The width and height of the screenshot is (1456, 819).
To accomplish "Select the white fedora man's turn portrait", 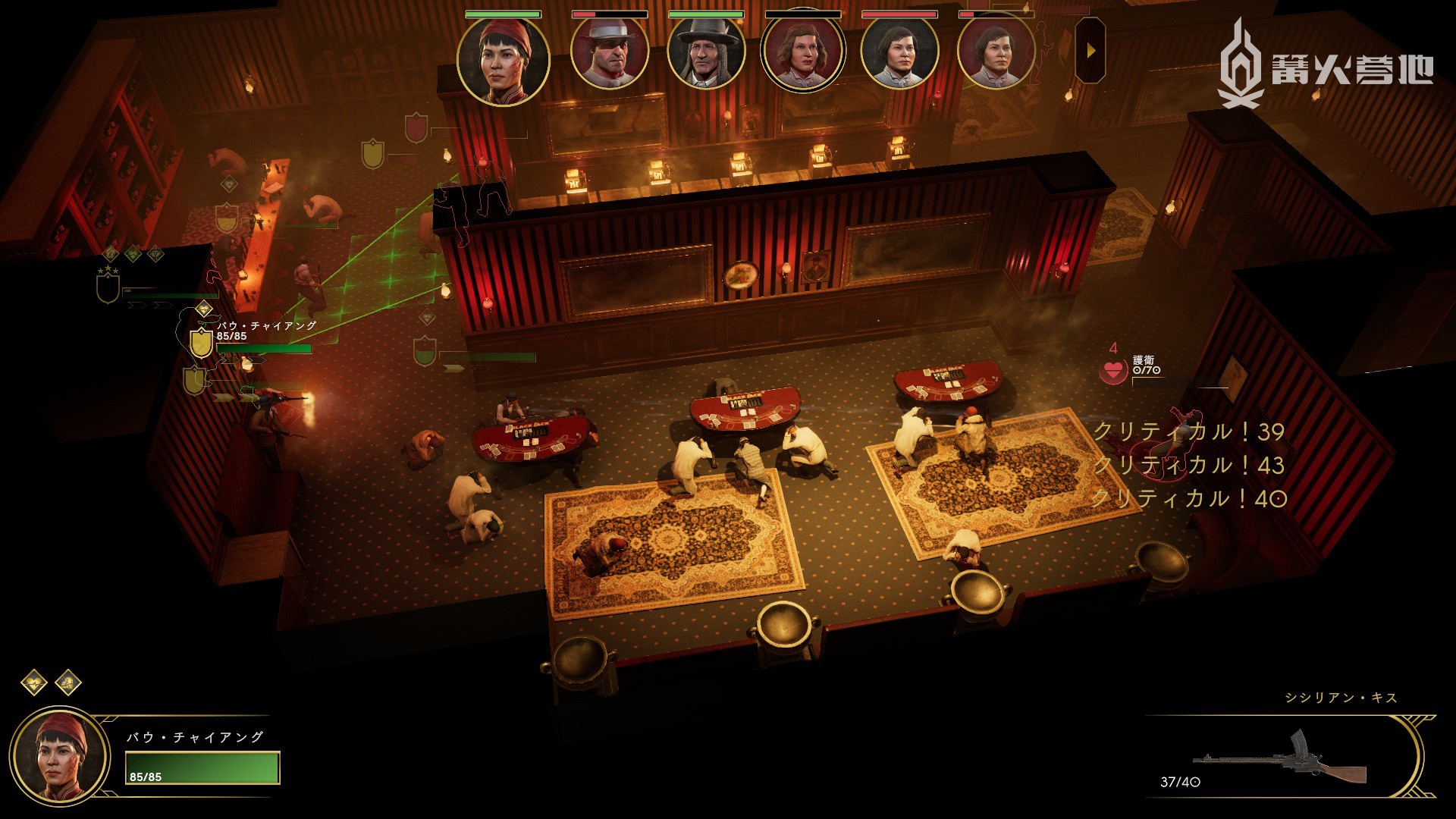I will (609, 53).
